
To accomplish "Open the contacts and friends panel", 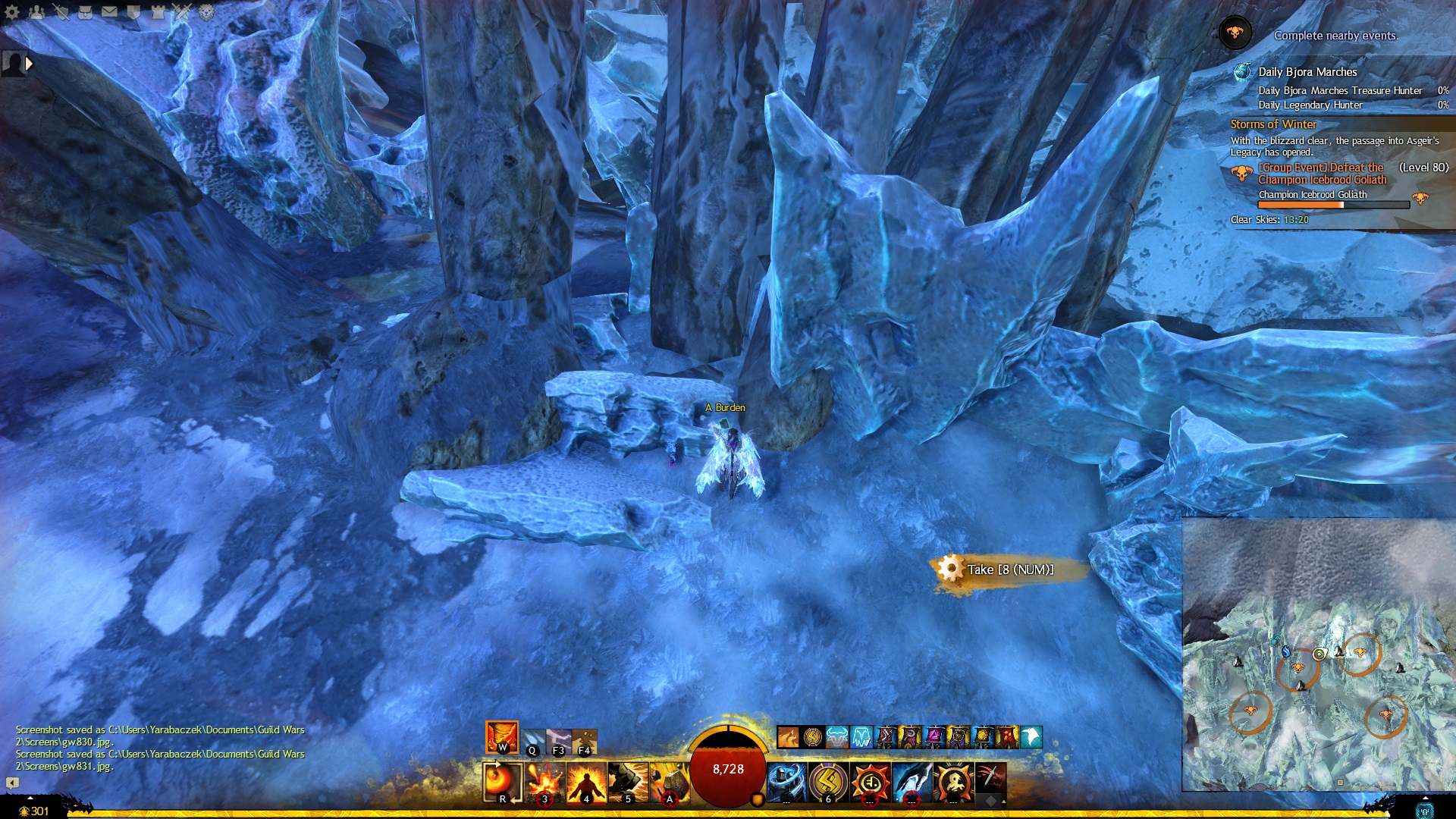I will (x=36, y=11).
